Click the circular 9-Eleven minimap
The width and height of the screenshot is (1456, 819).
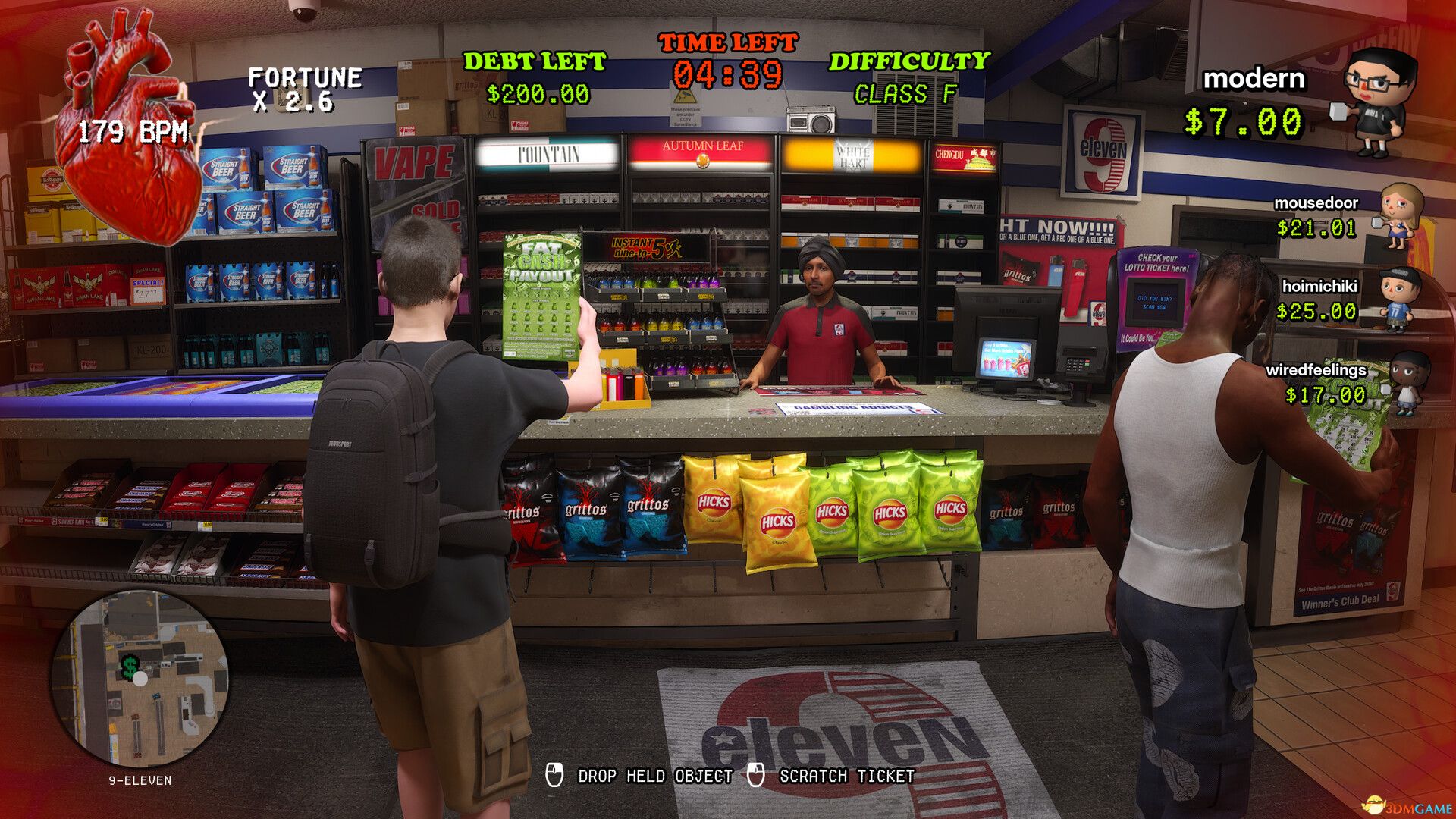tap(140, 680)
